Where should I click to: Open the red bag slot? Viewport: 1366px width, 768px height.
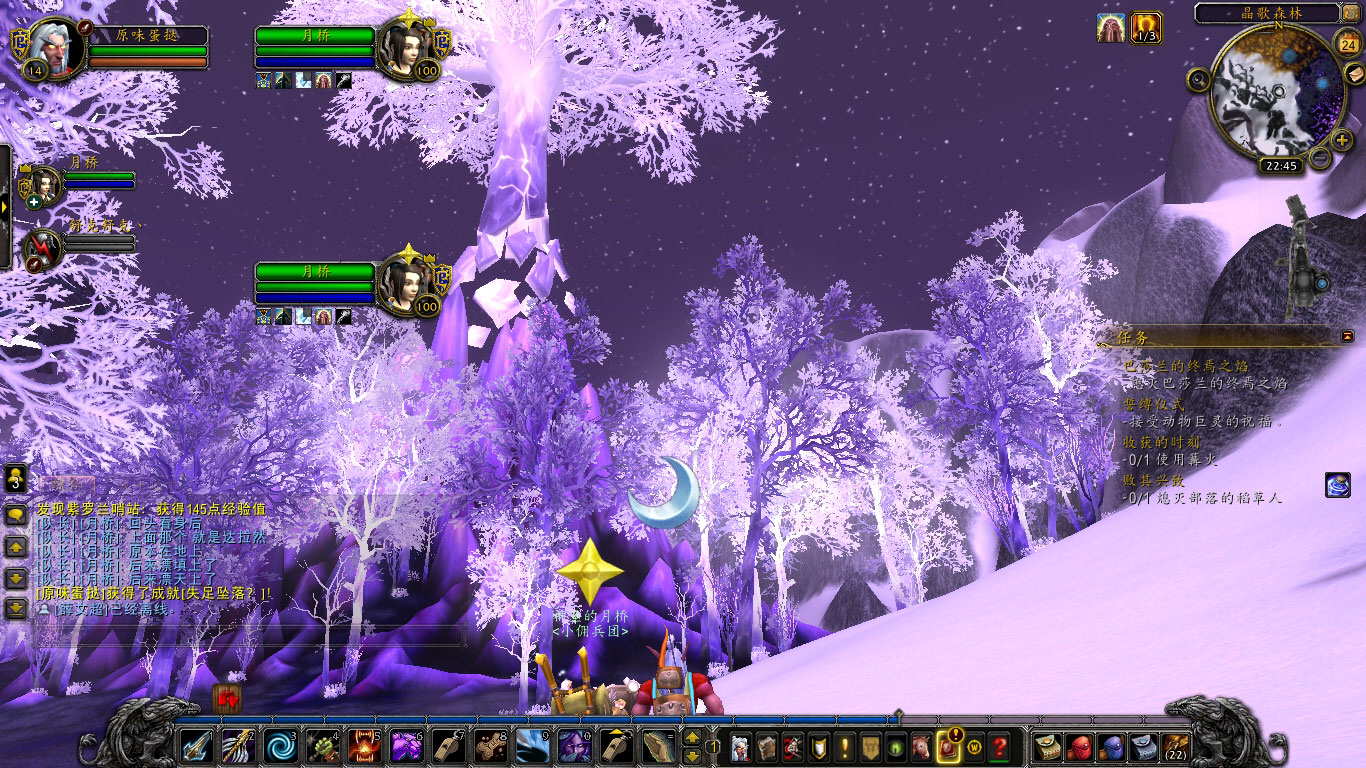pyautogui.click(x=1079, y=746)
